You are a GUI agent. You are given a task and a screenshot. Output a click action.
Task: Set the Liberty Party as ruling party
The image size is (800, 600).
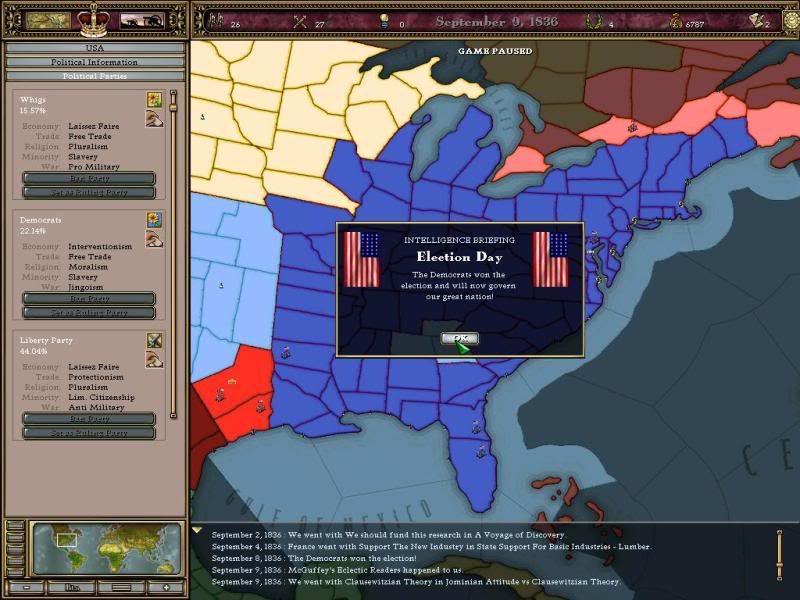(x=89, y=432)
